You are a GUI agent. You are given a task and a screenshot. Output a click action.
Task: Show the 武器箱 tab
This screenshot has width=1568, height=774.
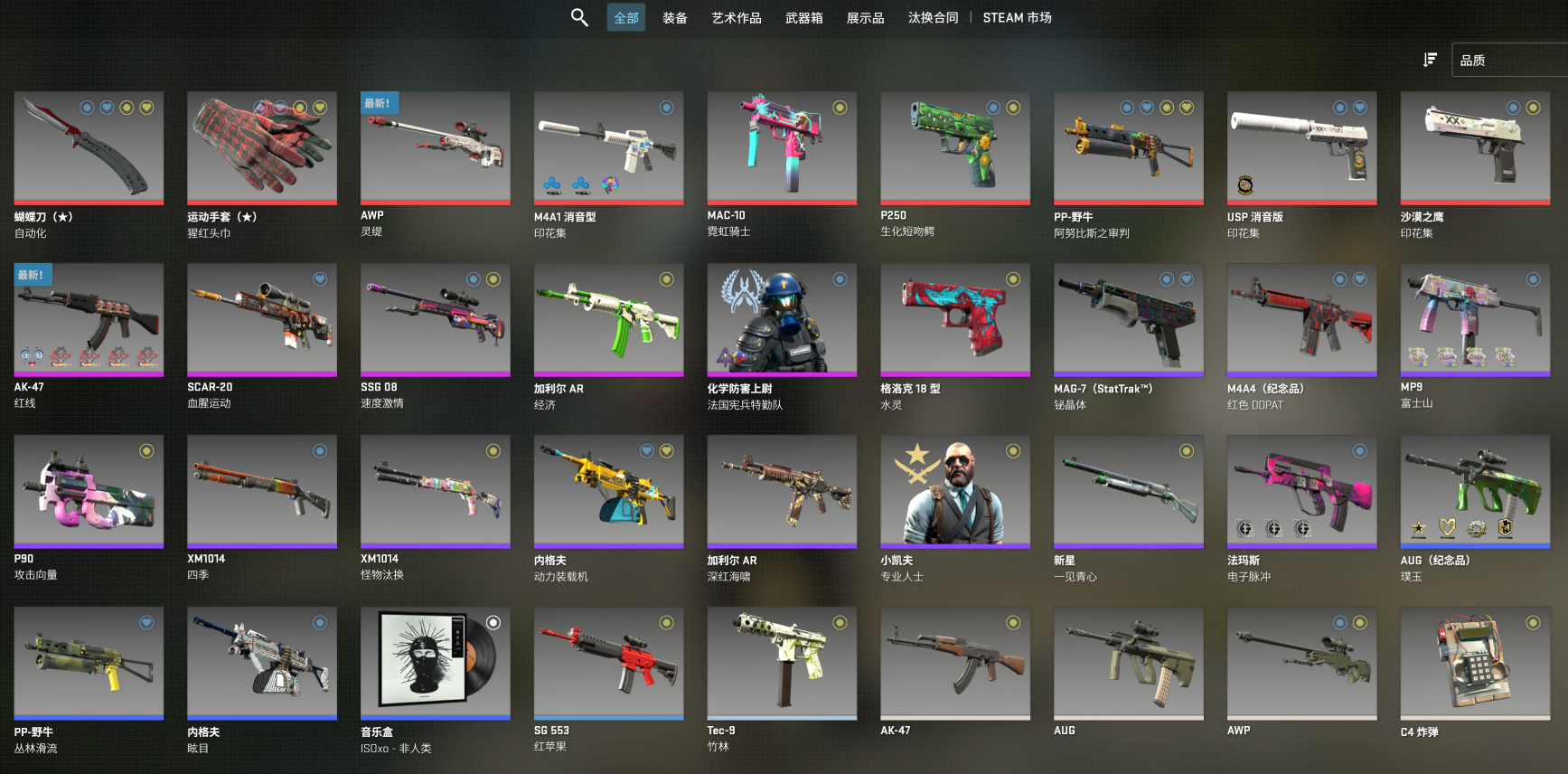coord(803,18)
